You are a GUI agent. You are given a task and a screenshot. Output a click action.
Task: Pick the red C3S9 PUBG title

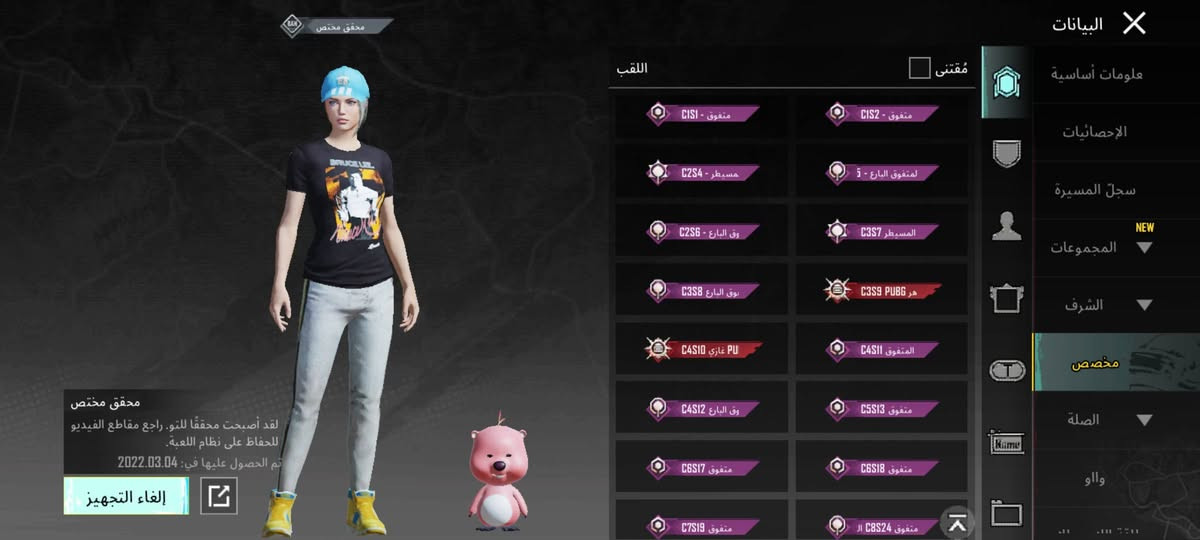point(882,290)
